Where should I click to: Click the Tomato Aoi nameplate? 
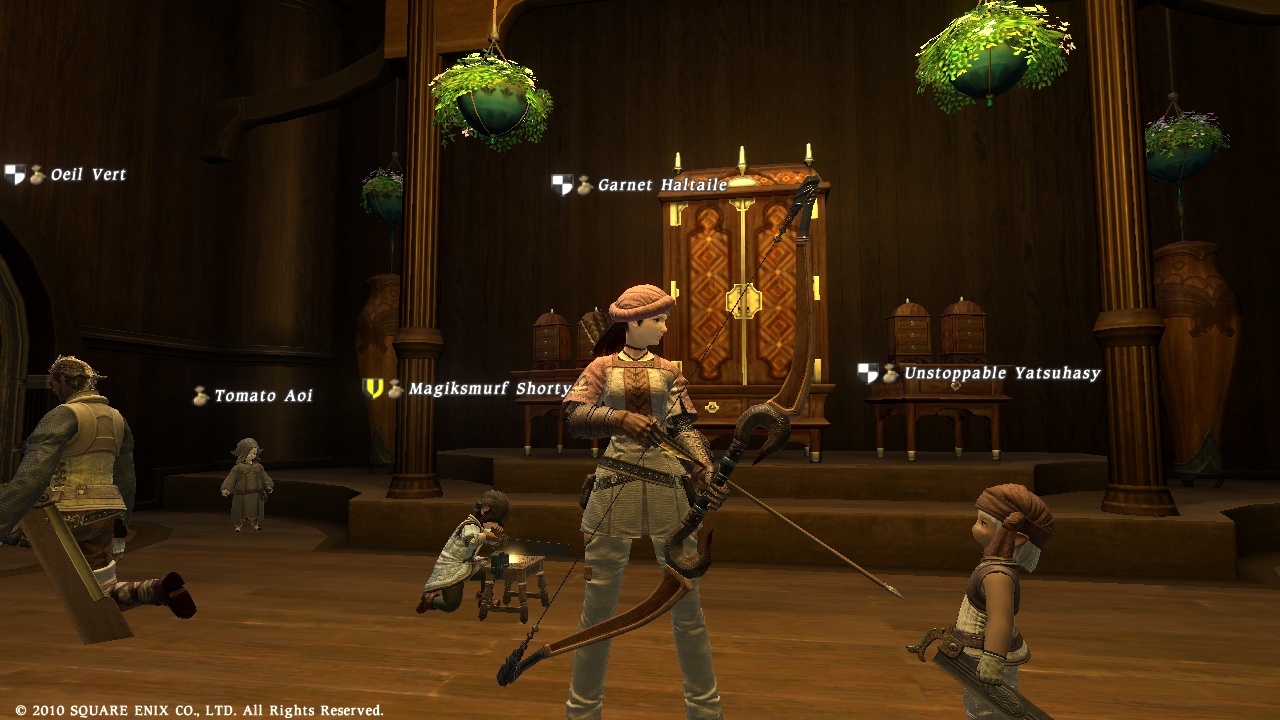[263, 396]
